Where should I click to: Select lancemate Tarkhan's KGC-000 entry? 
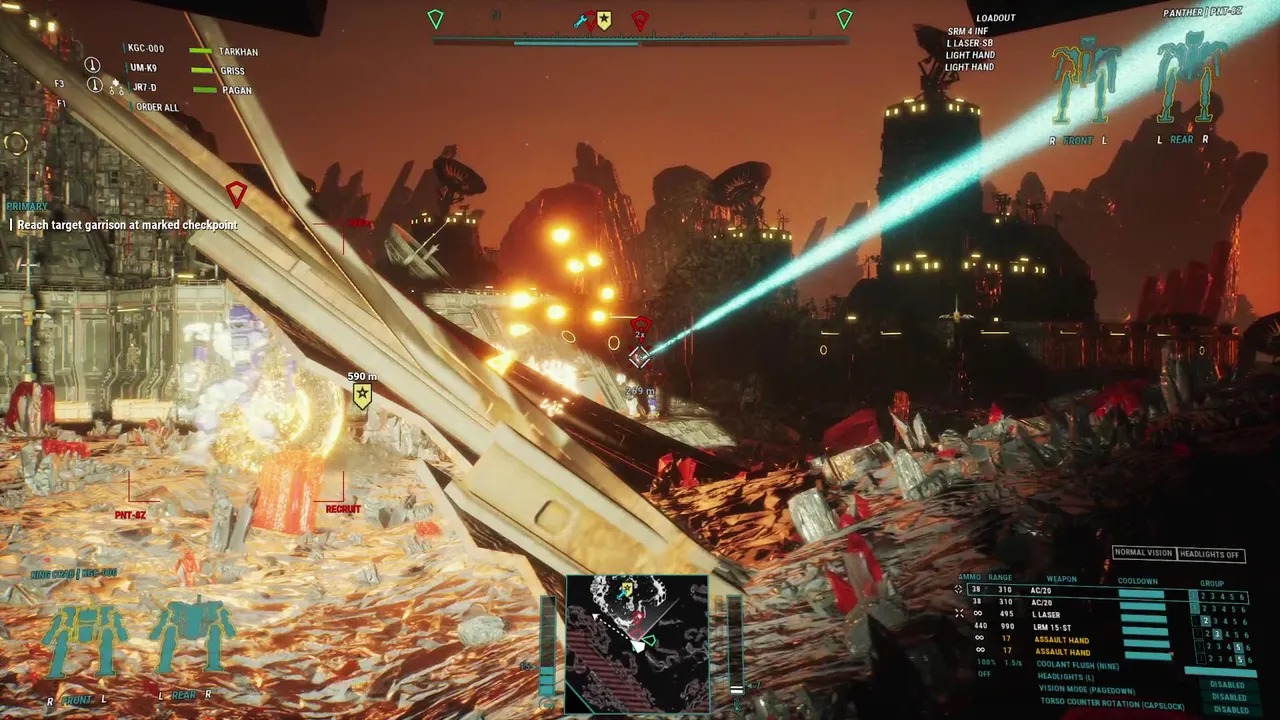pyautogui.click(x=146, y=49)
